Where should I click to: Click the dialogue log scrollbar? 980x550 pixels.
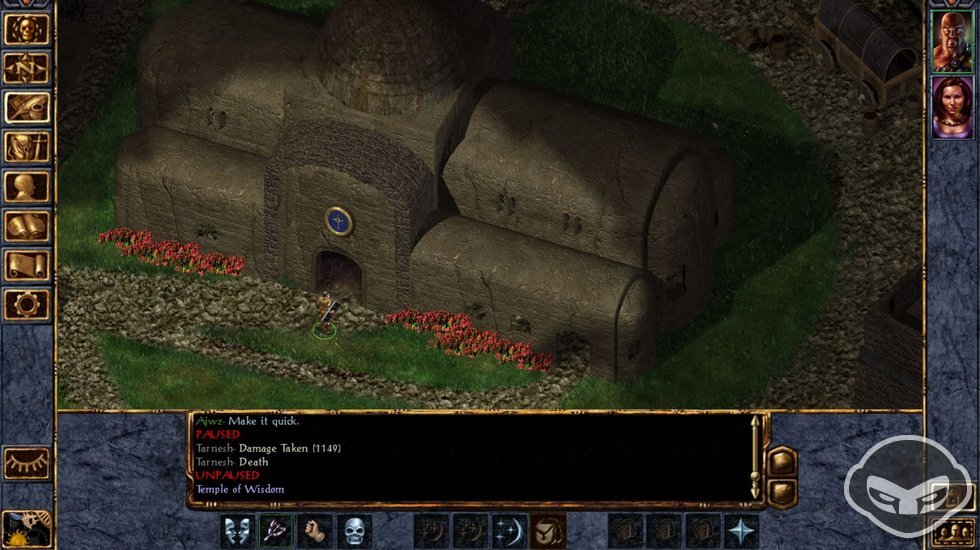(756, 455)
